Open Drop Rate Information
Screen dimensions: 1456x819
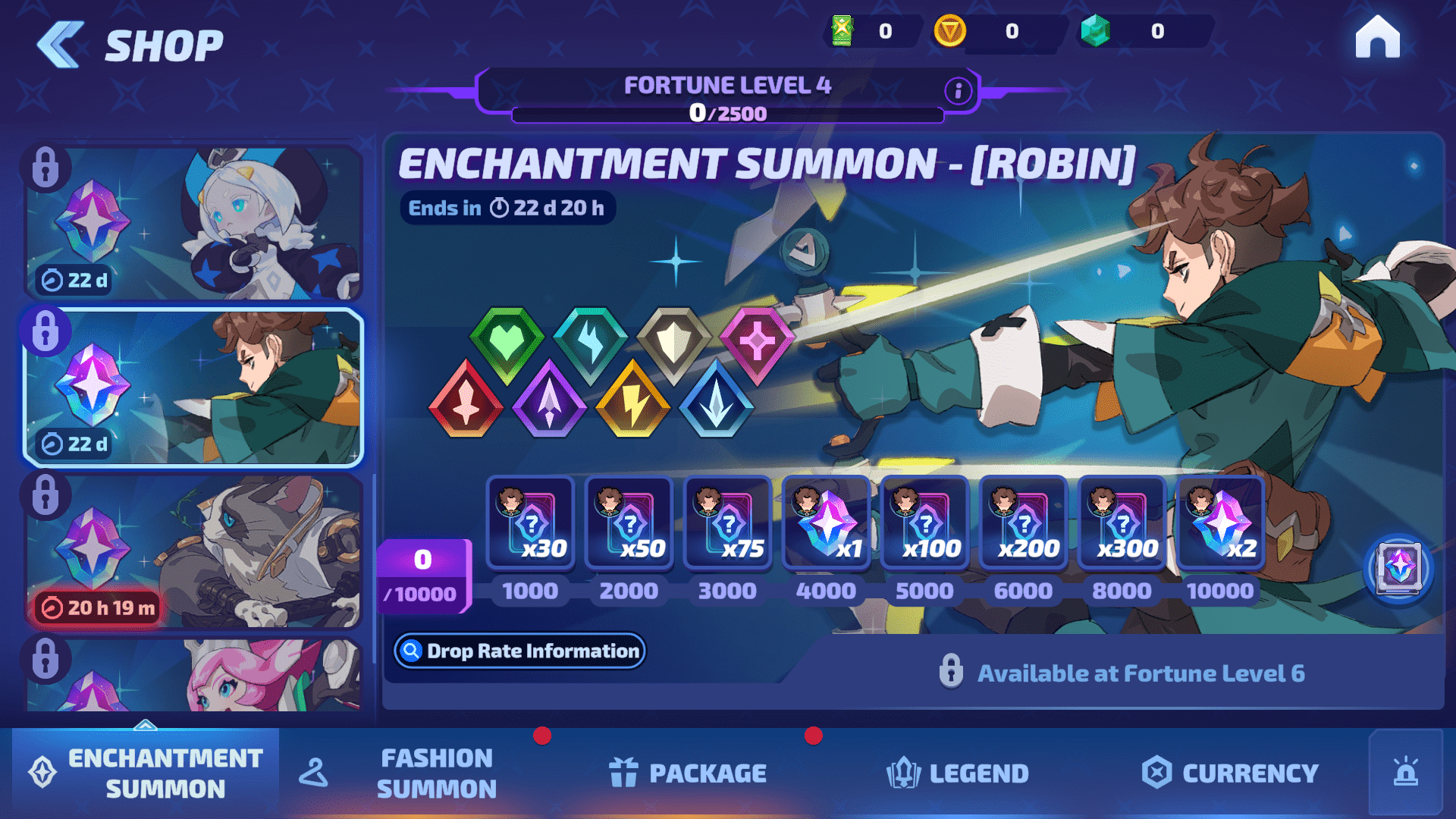[x=520, y=651]
